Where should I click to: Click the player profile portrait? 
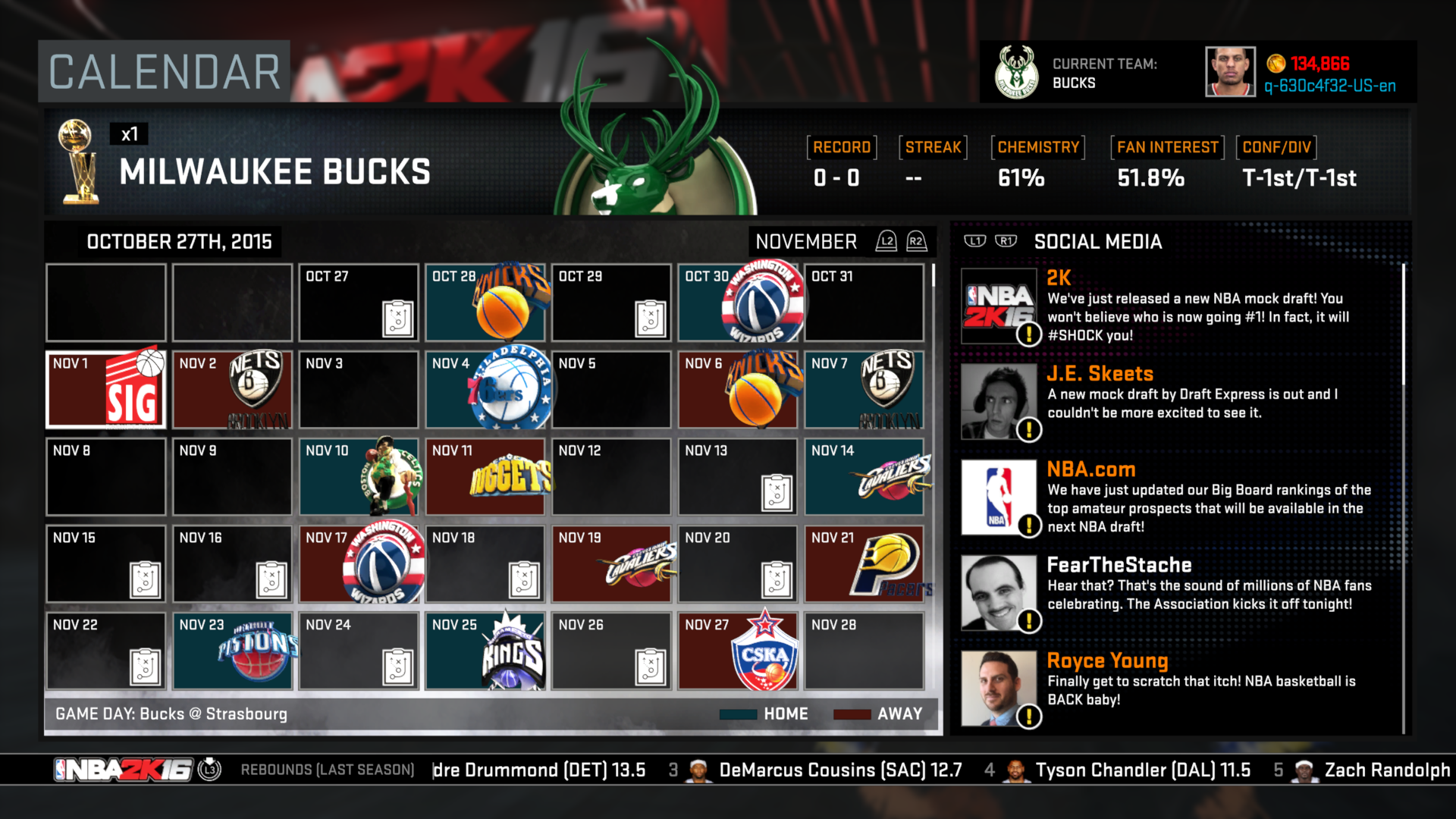pyautogui.click(x=1230, y=72)
